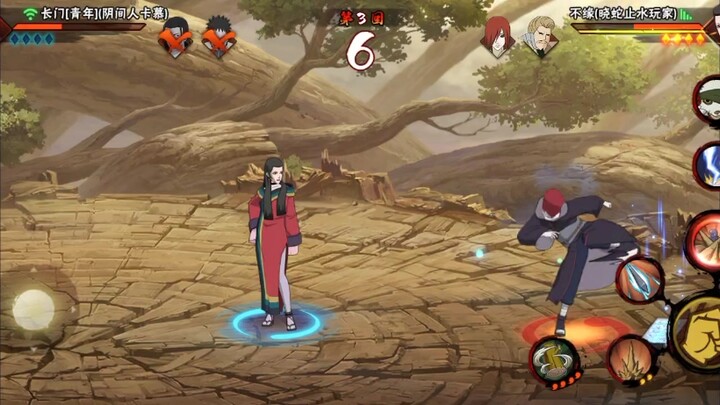Image resolution: width=720 pixels, height=405 pixels.
Task: Tap the virtual joystick knob
Action: [33, 309]
